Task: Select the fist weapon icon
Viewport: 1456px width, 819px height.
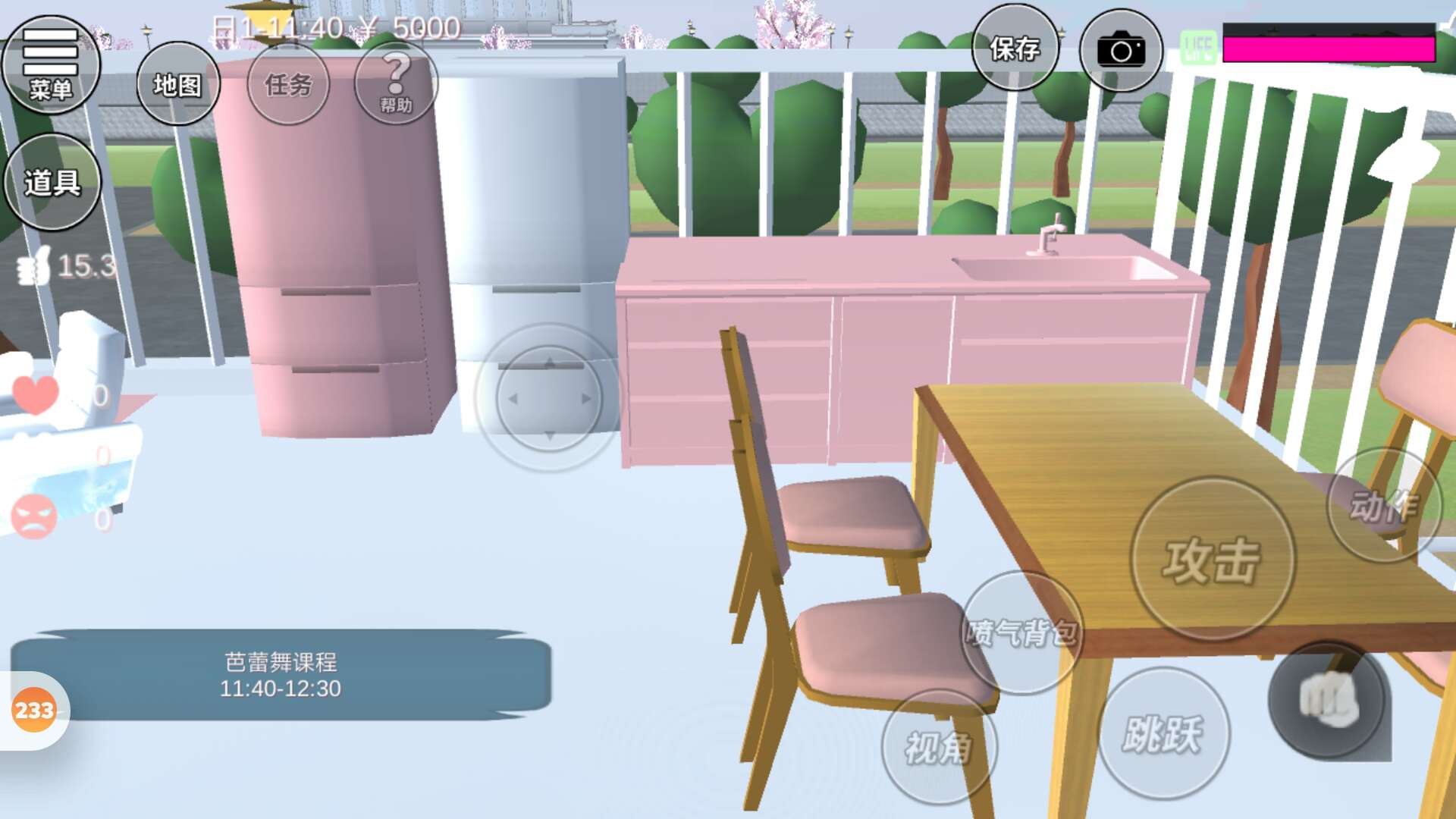Action: [1327, 698]
